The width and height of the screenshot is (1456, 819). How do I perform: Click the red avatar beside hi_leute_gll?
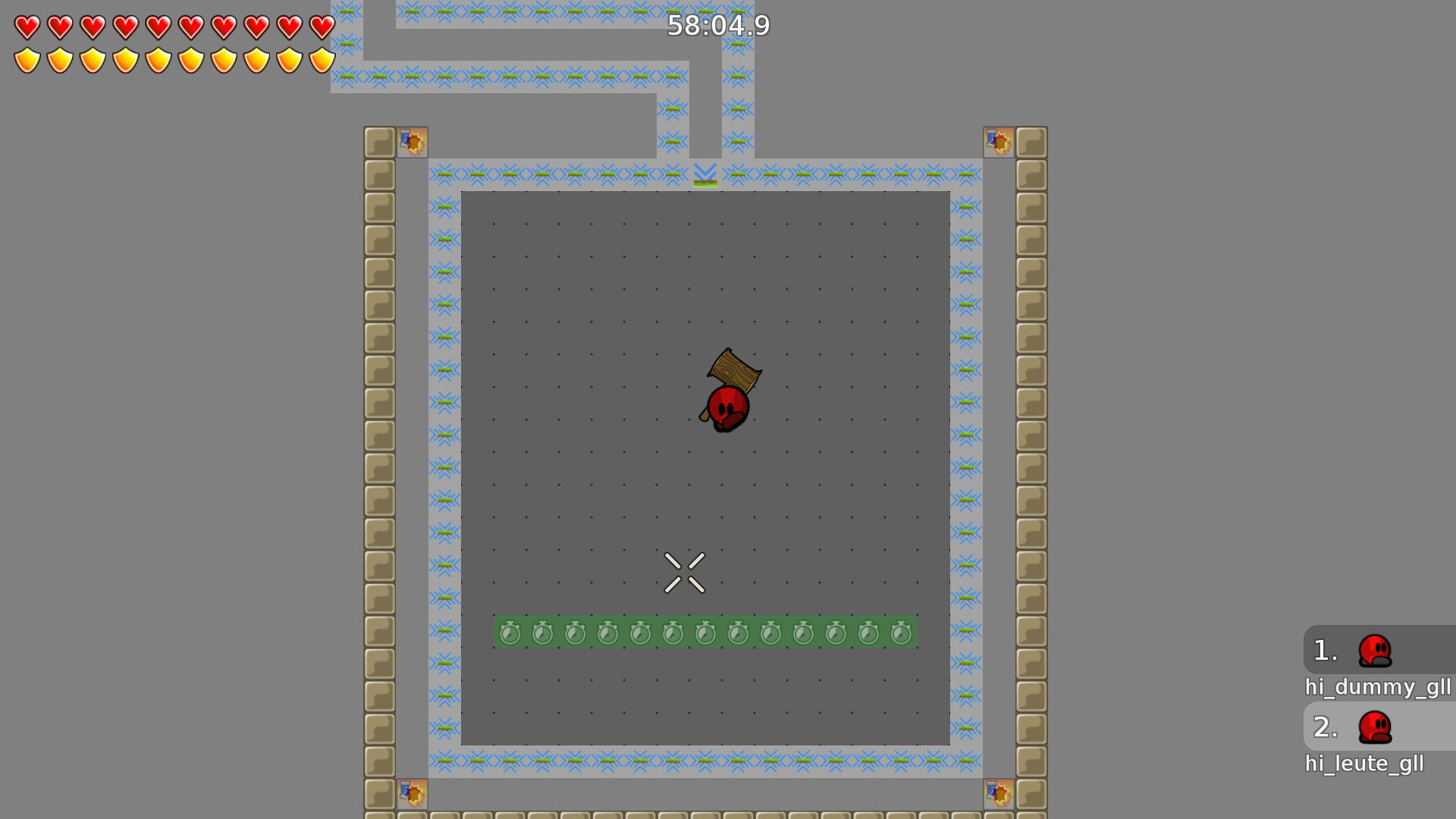[1376, 729]
